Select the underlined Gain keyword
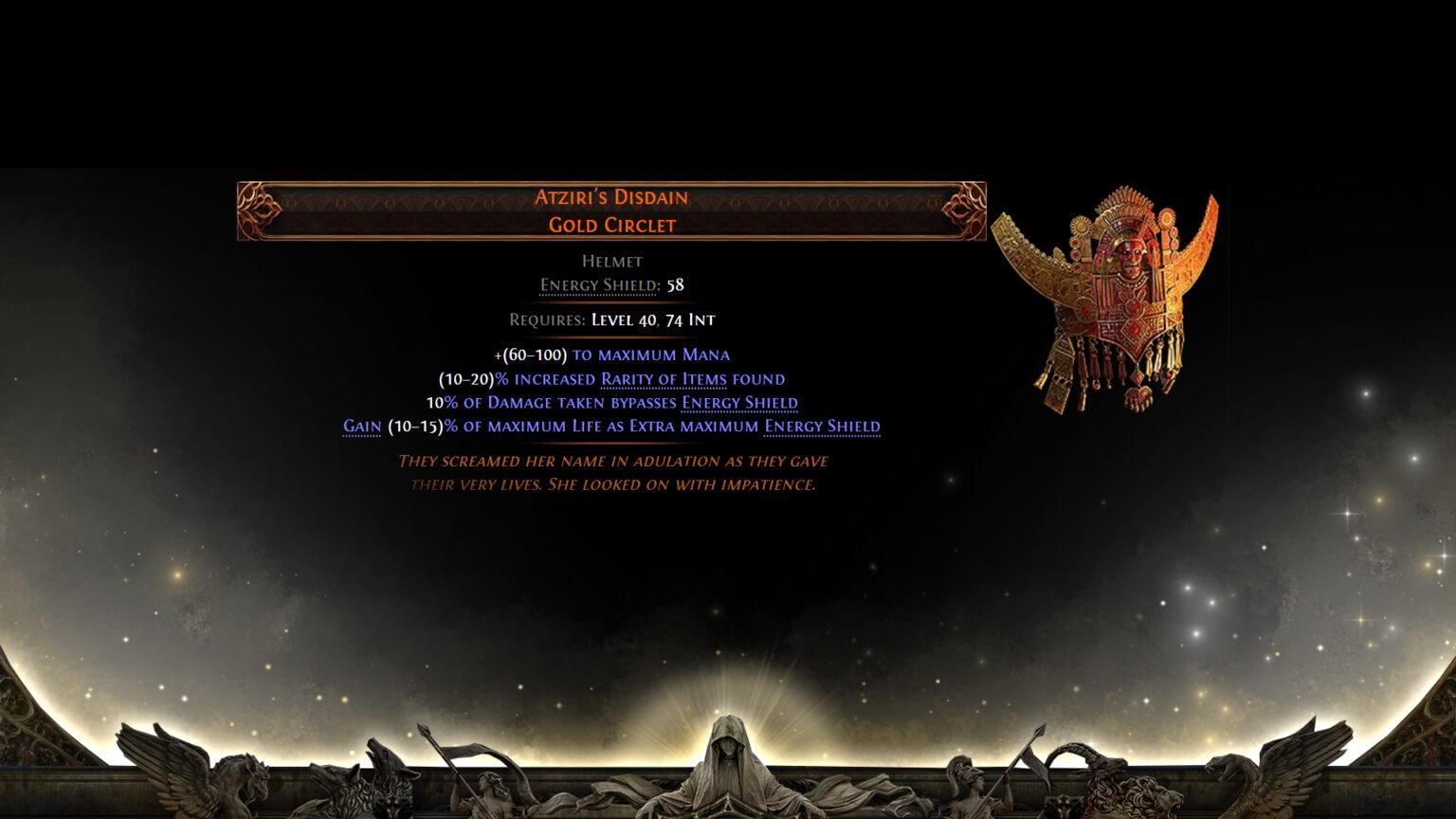 (363, 427)
